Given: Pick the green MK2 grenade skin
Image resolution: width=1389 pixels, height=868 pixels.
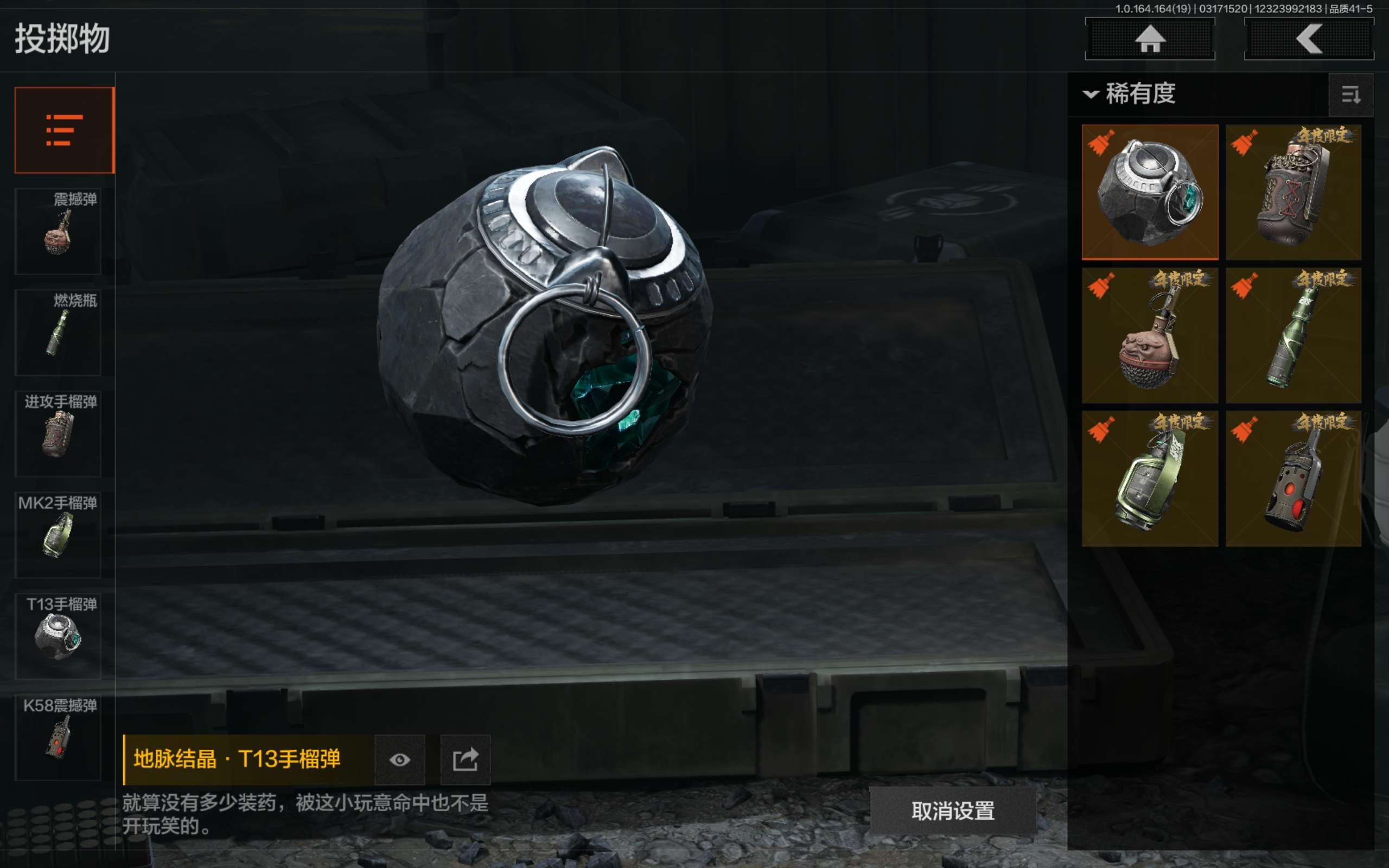Looking at the screenshot, I should tap(1150, 478).
